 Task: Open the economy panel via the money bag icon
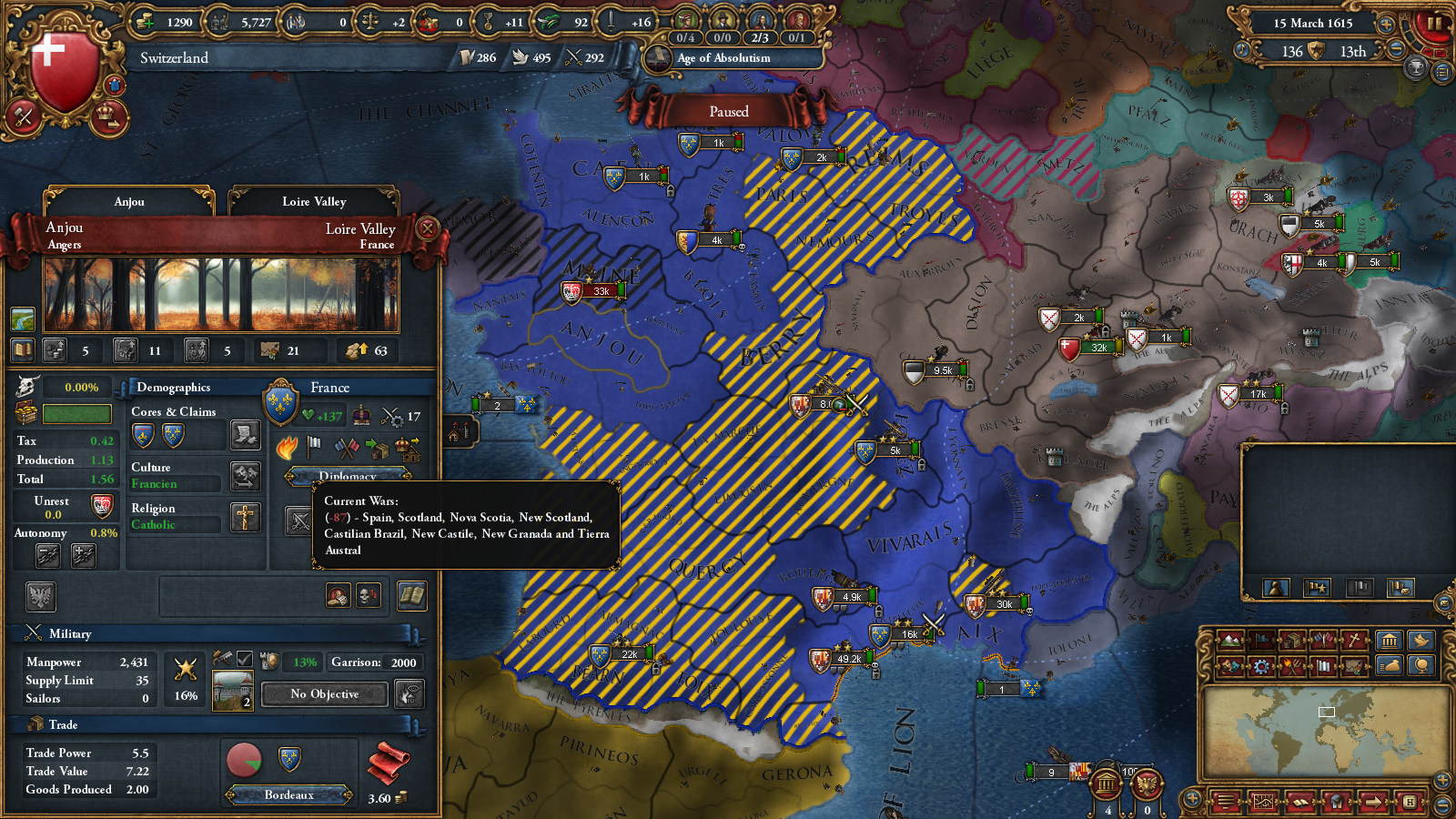tap(1390, 667)
